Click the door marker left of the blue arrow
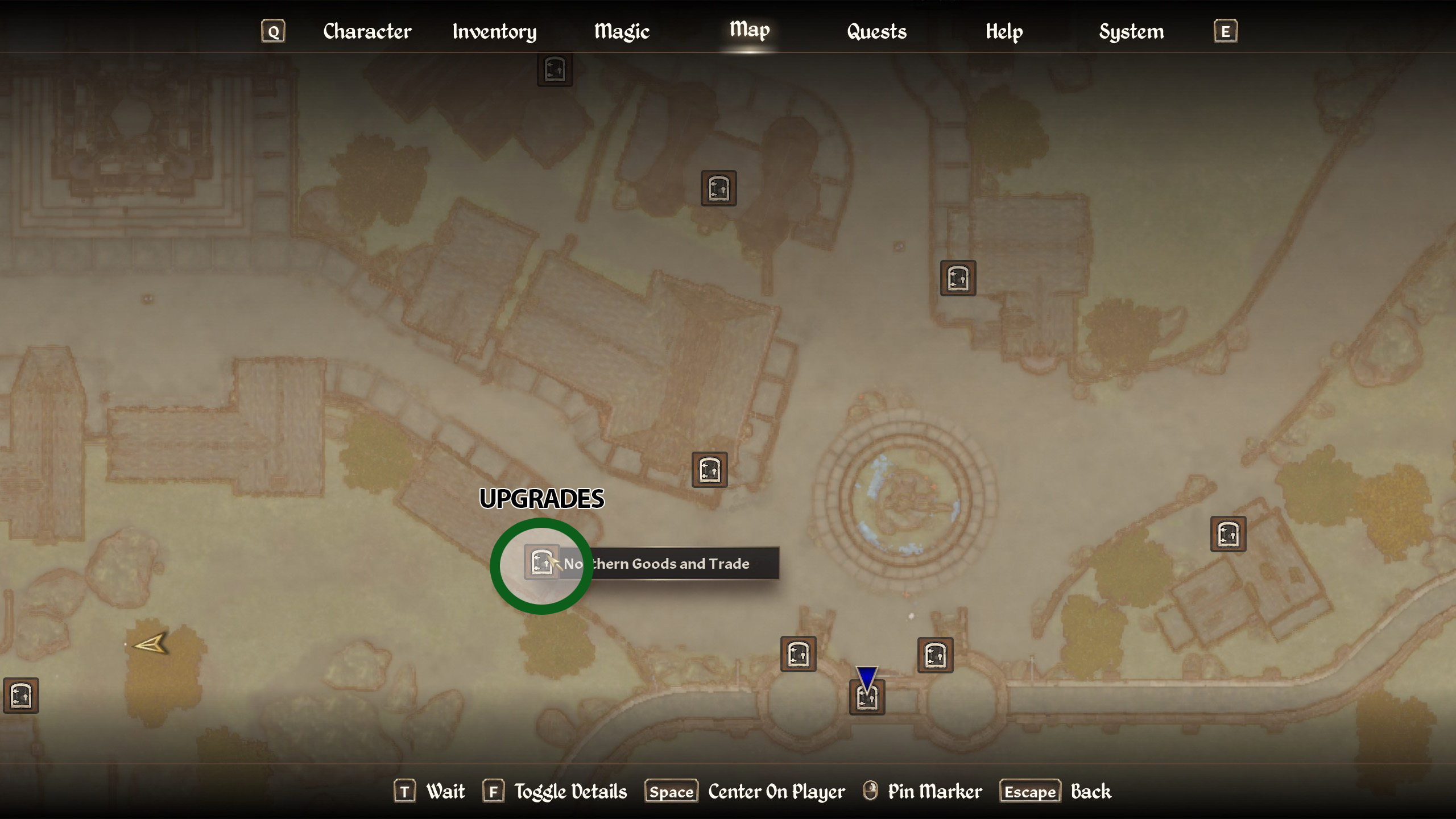1456x819 pixels. 798,653
